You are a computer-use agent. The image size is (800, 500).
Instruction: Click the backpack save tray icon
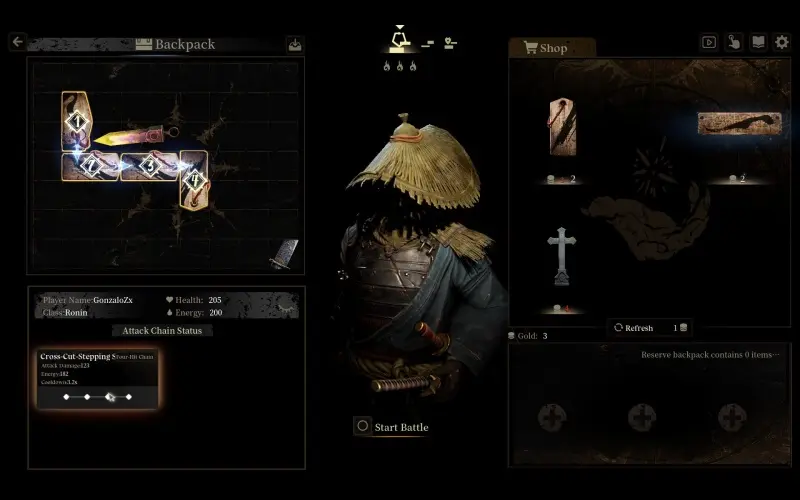tap(294, 44)
